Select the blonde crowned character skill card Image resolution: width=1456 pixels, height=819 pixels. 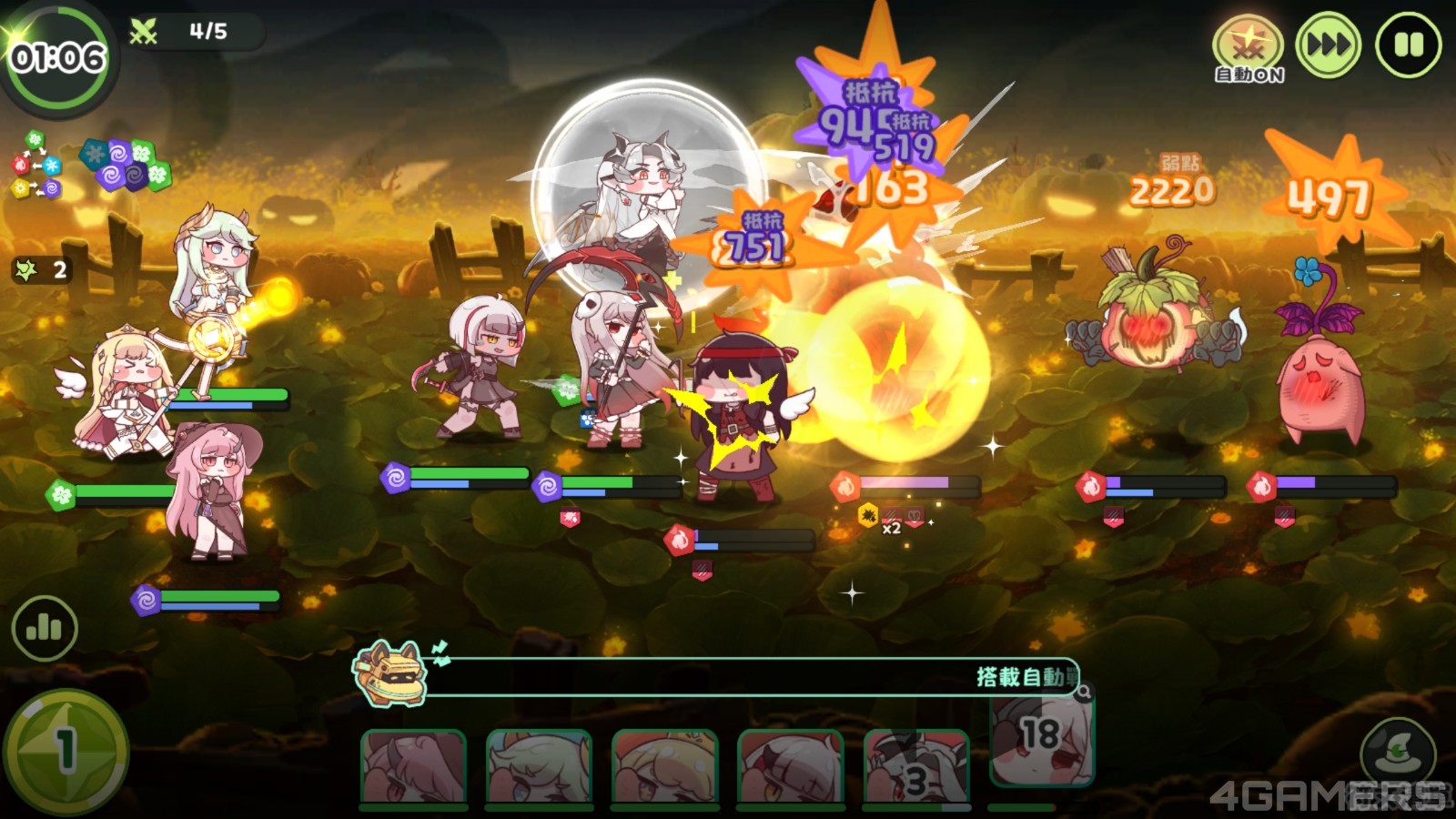coord(664,767)
